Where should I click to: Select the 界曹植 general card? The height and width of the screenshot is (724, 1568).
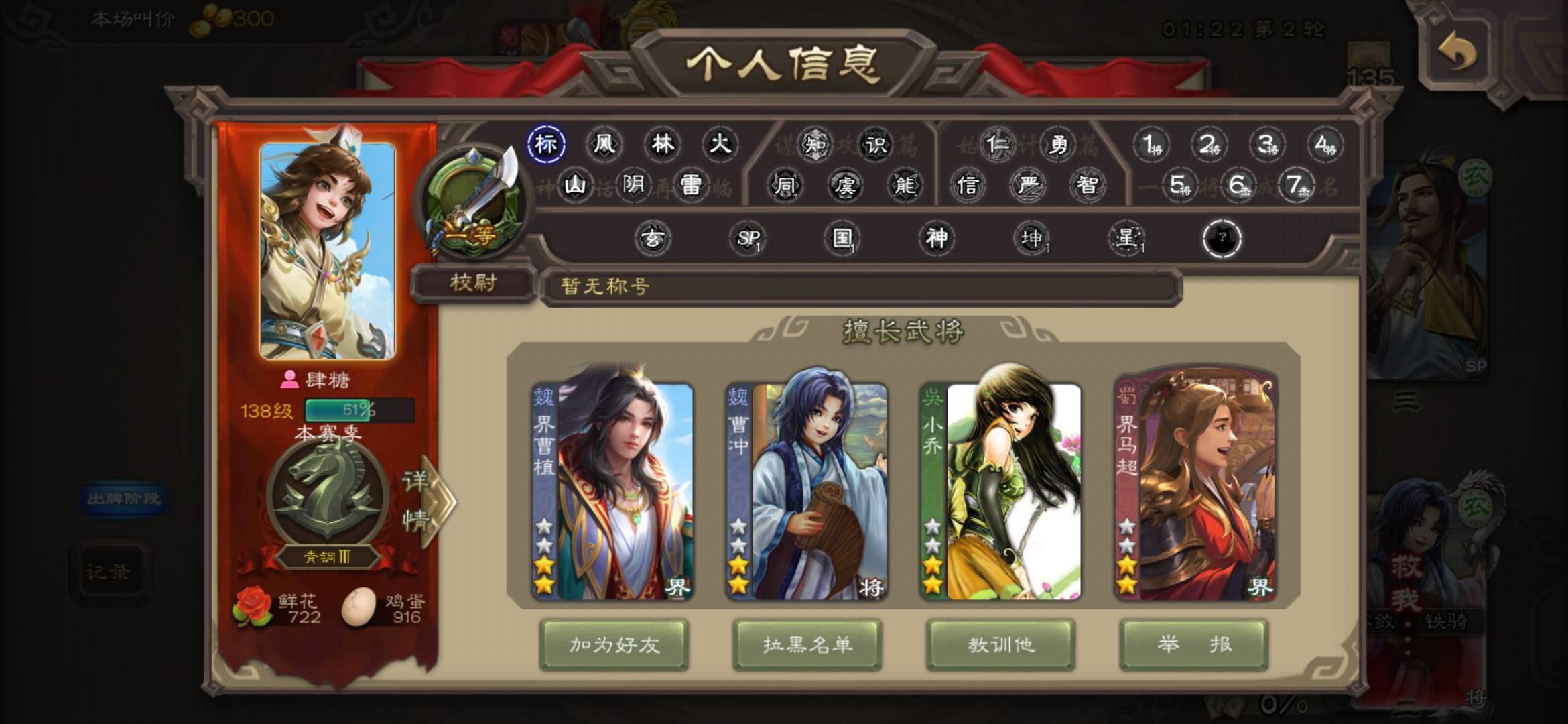[x=612, y=491]
